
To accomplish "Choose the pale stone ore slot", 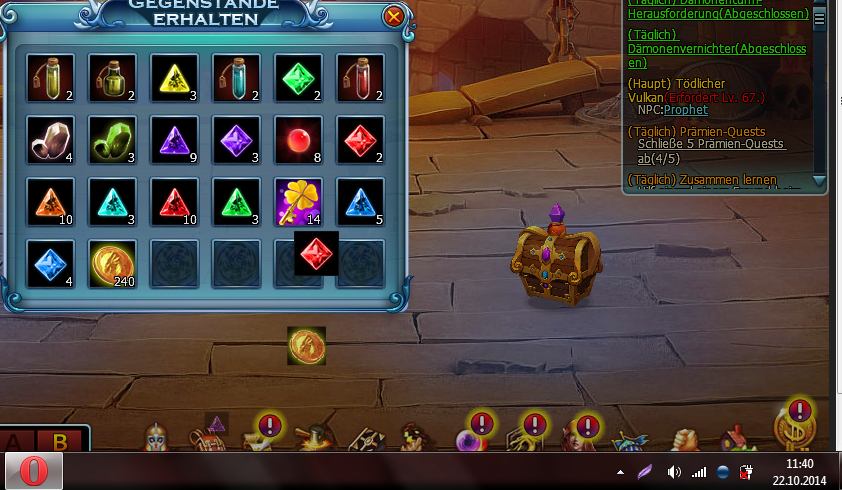I will (x=50, y=139).
